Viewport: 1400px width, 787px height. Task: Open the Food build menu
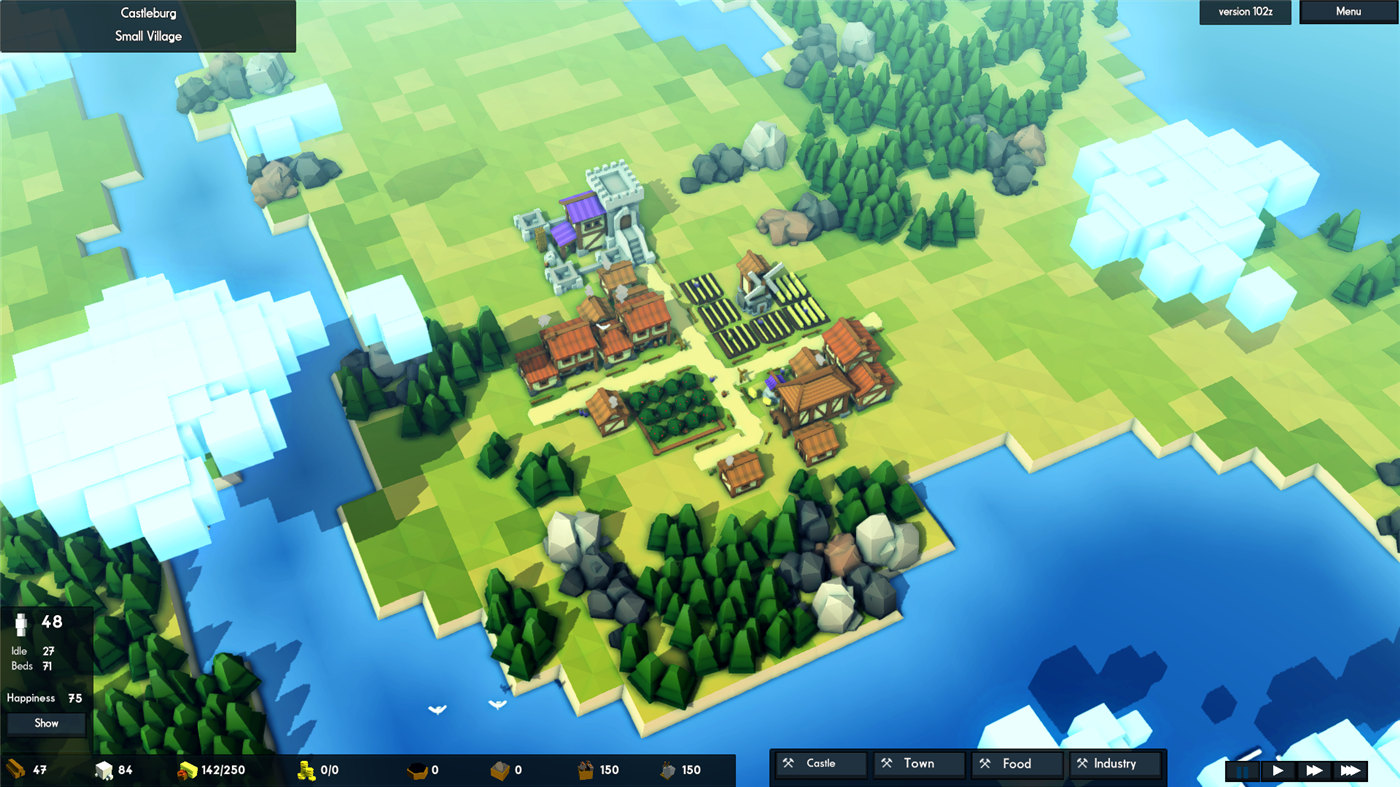point(1017,763)
